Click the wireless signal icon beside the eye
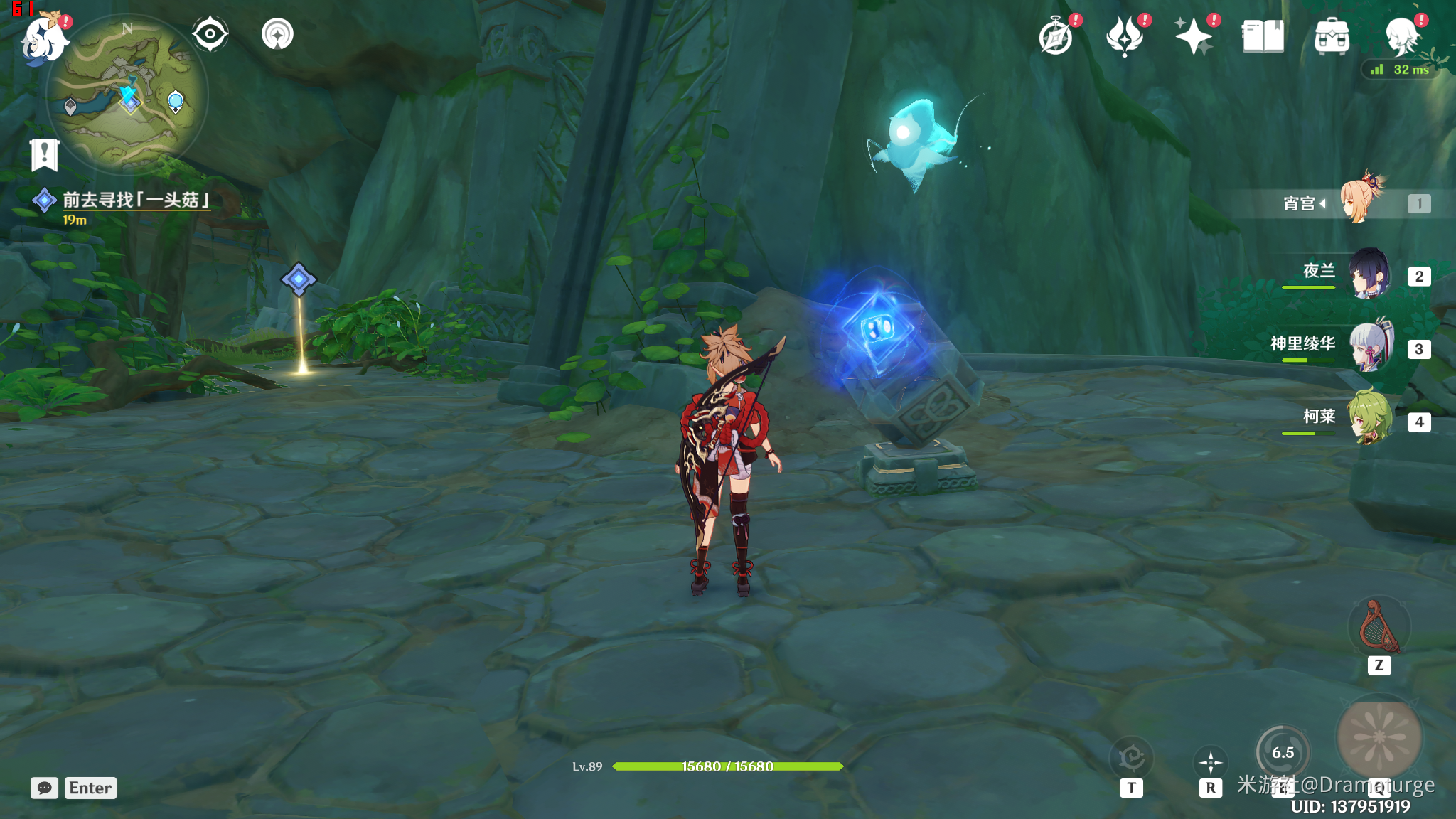 [277, 34]
